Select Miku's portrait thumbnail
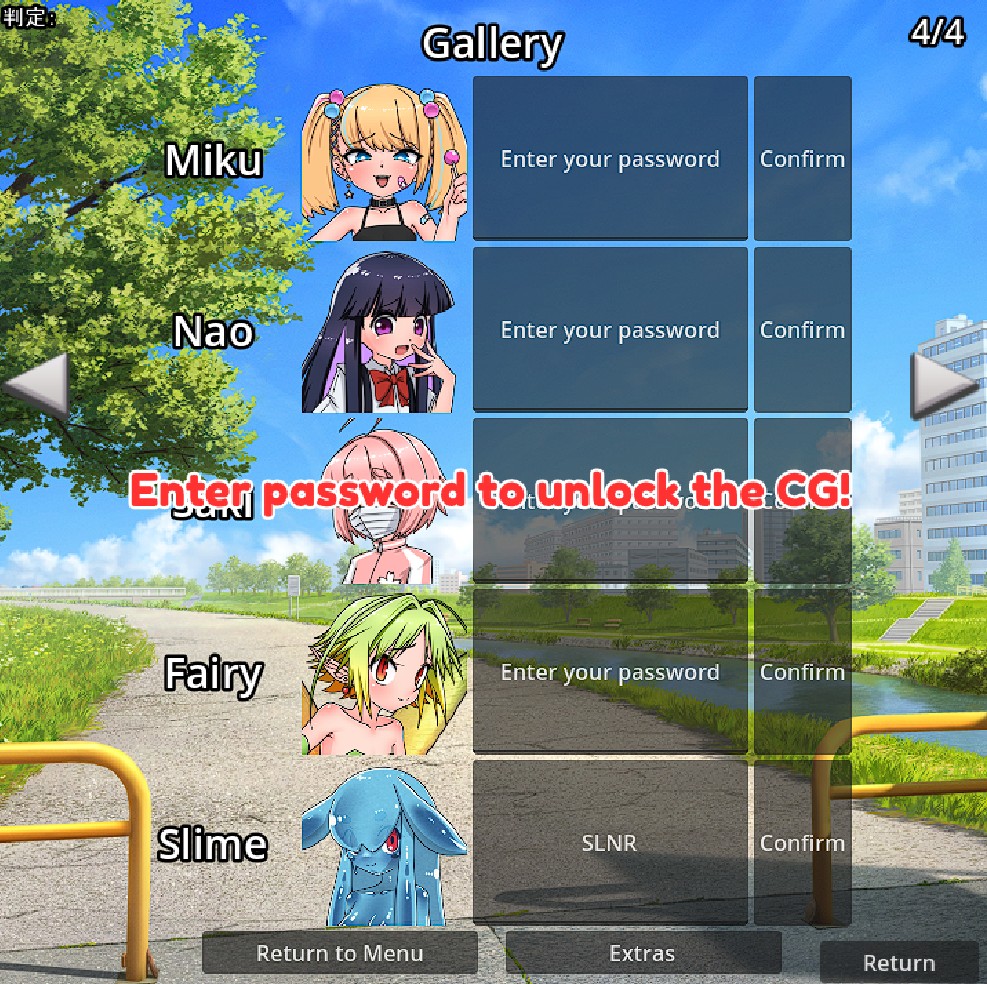 click(384, 164)
